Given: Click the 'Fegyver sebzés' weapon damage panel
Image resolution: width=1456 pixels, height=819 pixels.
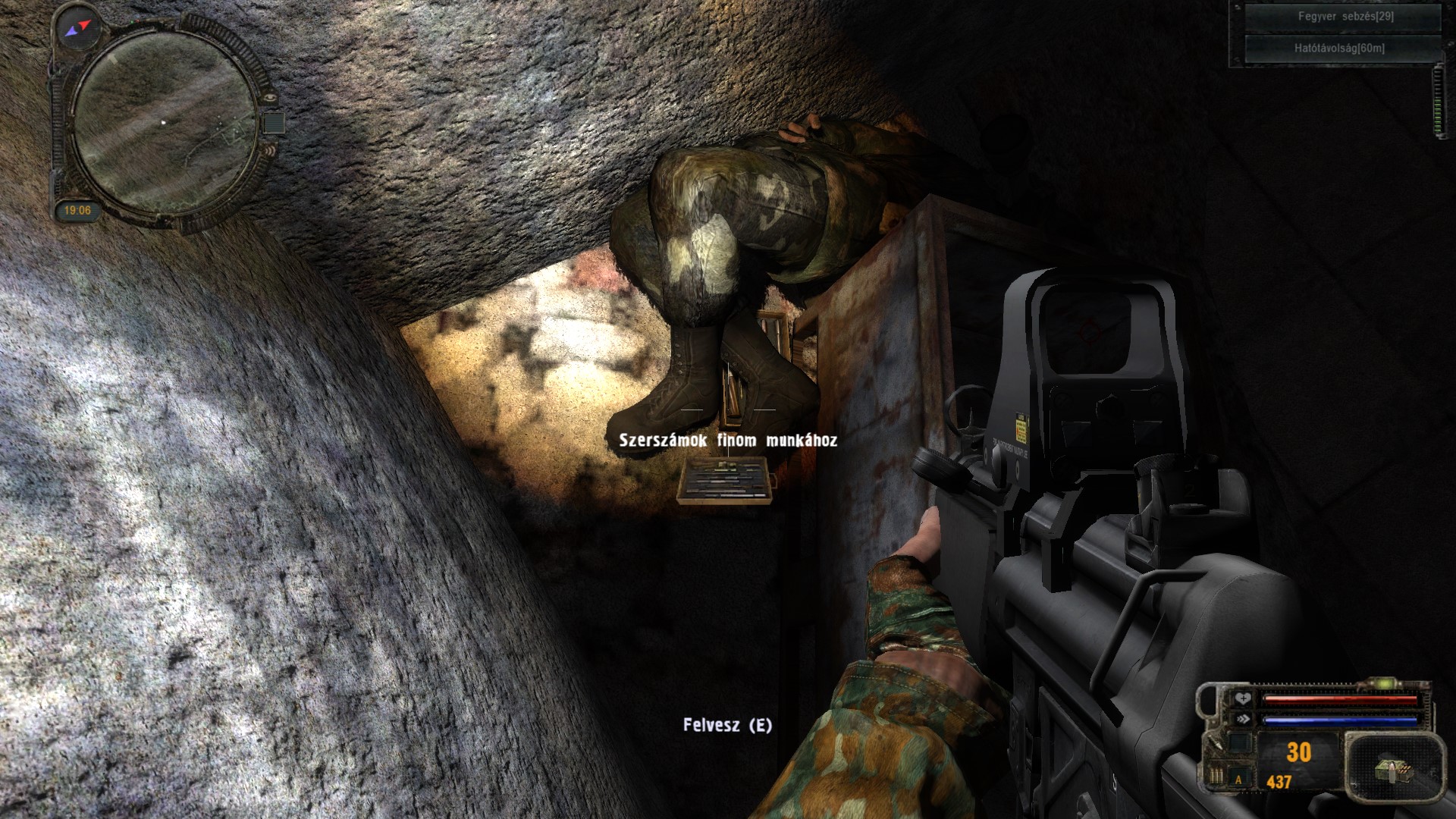Looking at the screenshot, I should [1345, 16].
